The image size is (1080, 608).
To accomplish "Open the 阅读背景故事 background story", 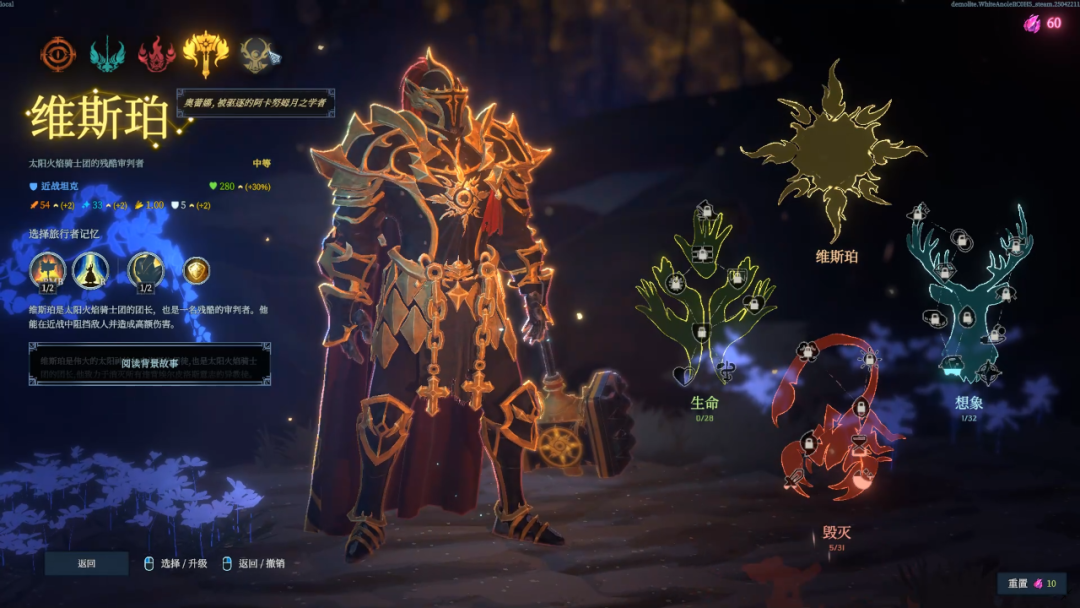I will pos(150,363).
